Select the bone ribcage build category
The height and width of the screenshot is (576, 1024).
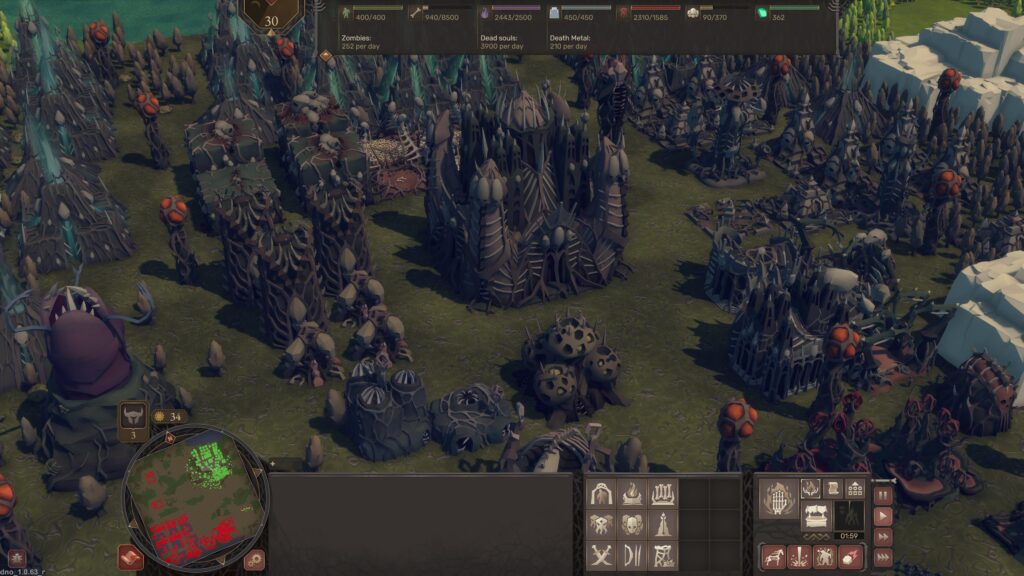point(663,493)
